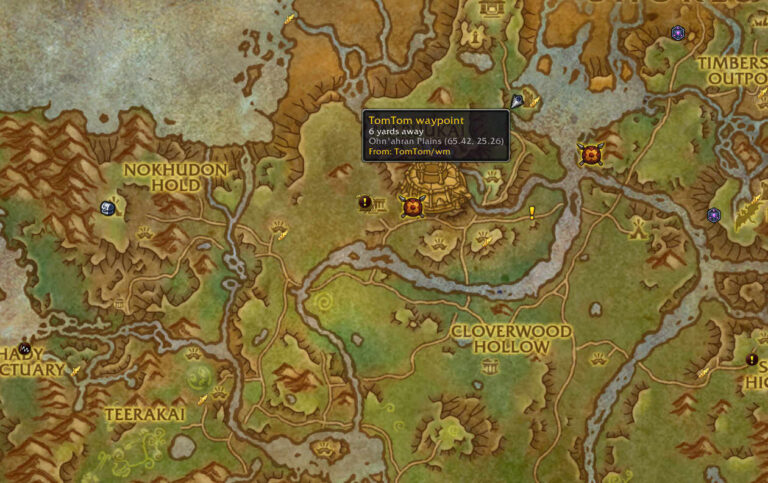Click the plain yellow exclamation quest marker
This screenshot has height=483, width=768.
point(532,212)
